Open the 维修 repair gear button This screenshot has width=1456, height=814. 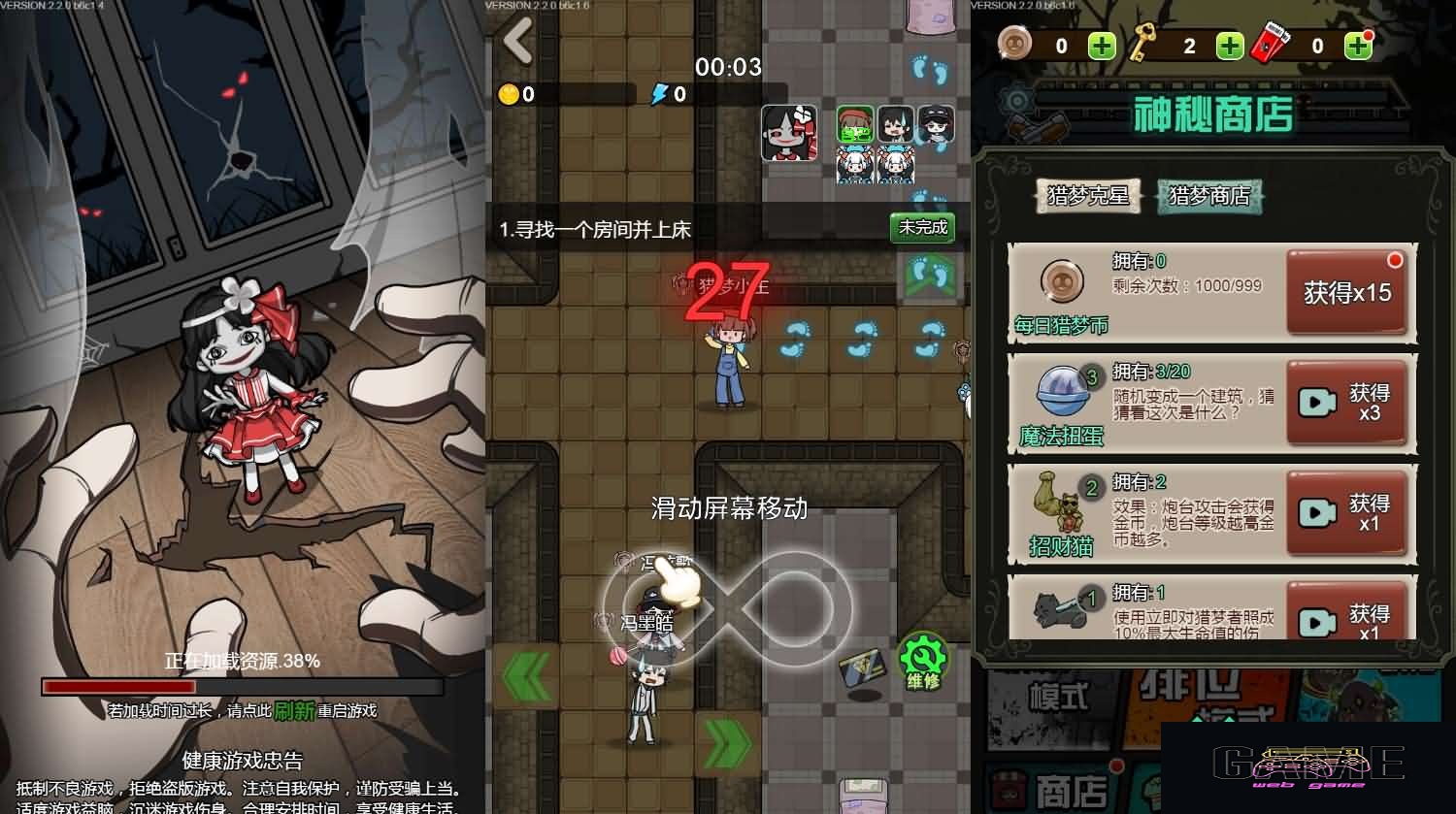(x=922, y=662)
